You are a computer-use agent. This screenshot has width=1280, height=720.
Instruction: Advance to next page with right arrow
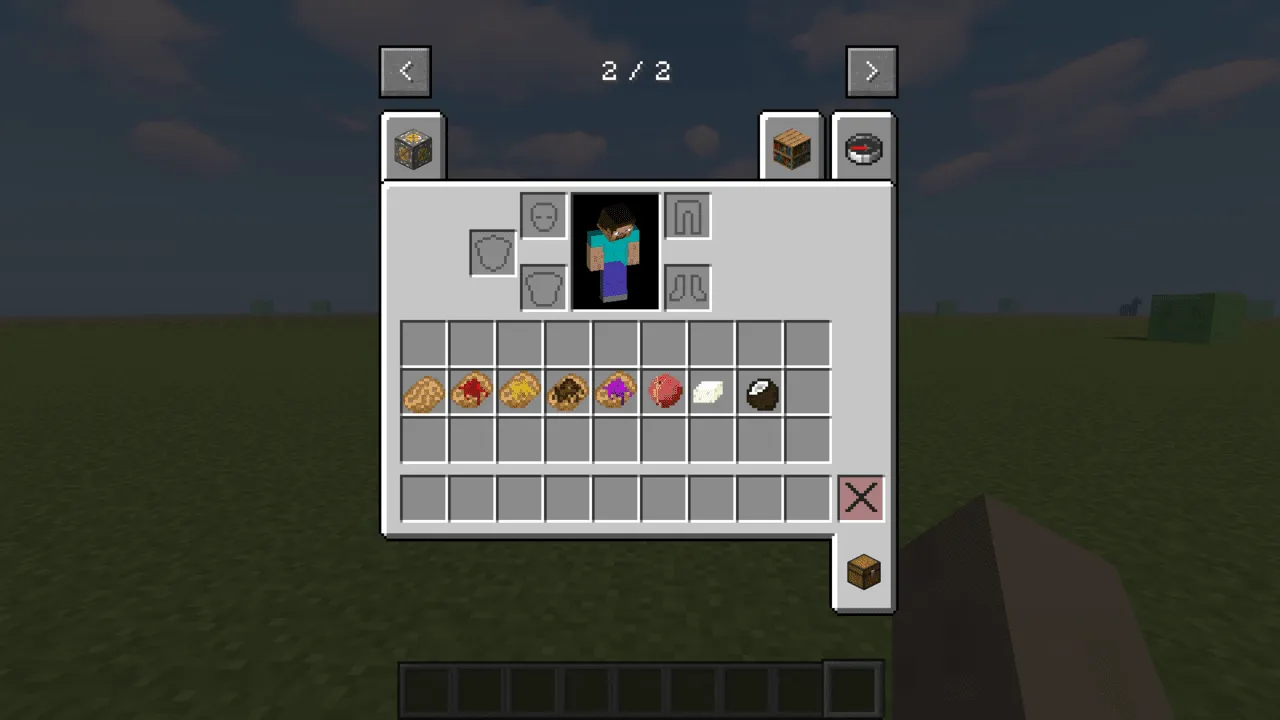click(x=871, y=71)
